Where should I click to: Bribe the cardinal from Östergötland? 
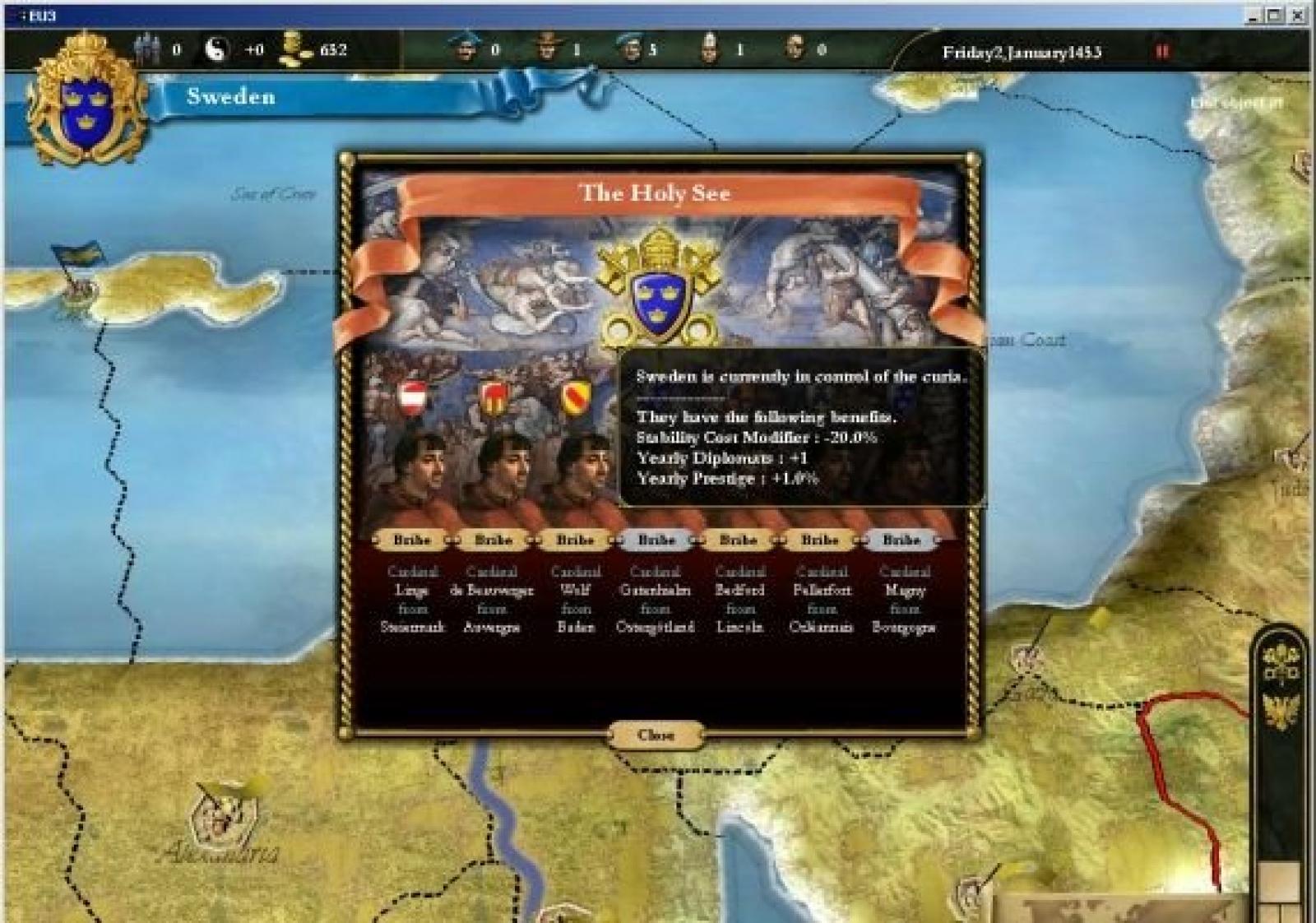coord(656,540)
